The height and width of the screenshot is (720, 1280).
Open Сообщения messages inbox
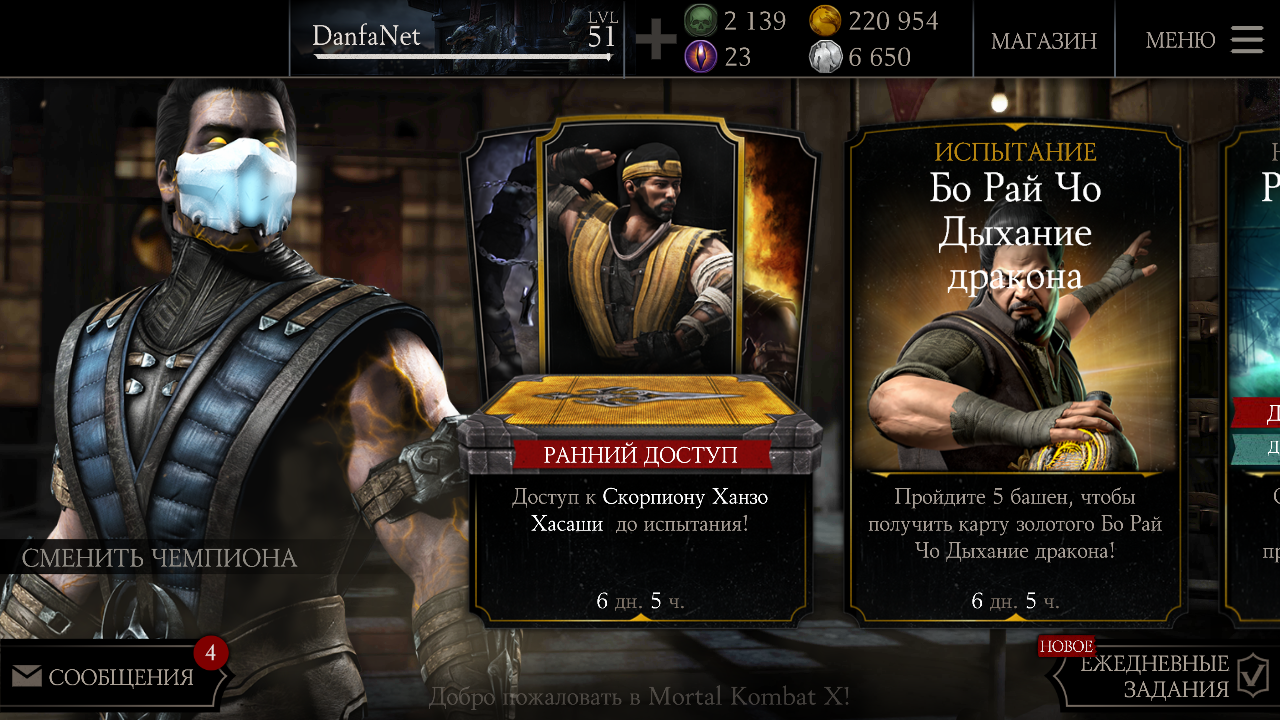[x=110, y=677]
